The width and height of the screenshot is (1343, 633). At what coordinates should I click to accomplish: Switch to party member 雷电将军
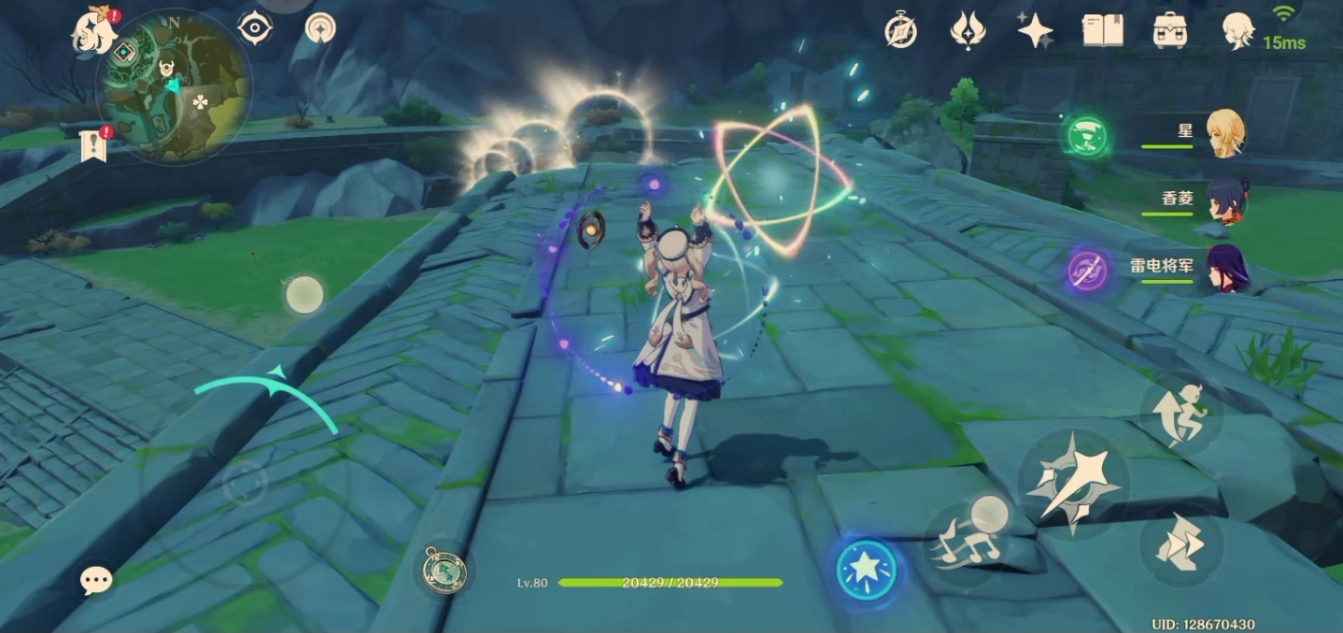pyautogui.click(x=1226, y=269)
